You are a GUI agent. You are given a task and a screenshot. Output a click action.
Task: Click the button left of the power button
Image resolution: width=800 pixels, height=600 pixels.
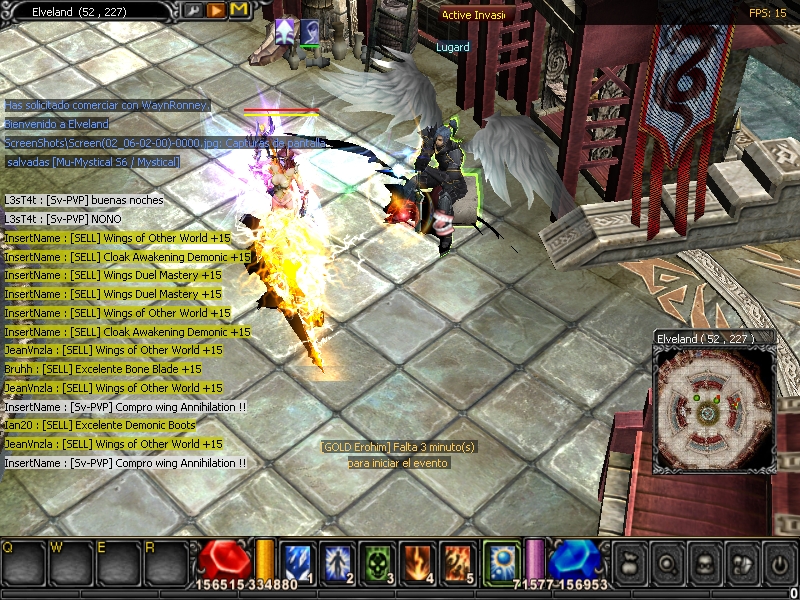pyautogui.click(x=741, y=563)
